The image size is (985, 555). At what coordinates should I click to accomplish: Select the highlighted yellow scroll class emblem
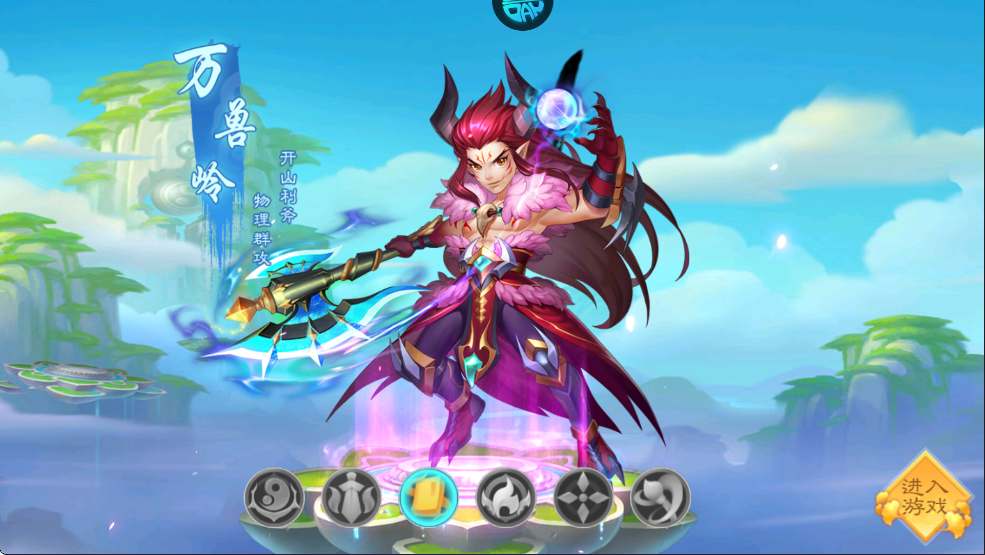(429, 497)
